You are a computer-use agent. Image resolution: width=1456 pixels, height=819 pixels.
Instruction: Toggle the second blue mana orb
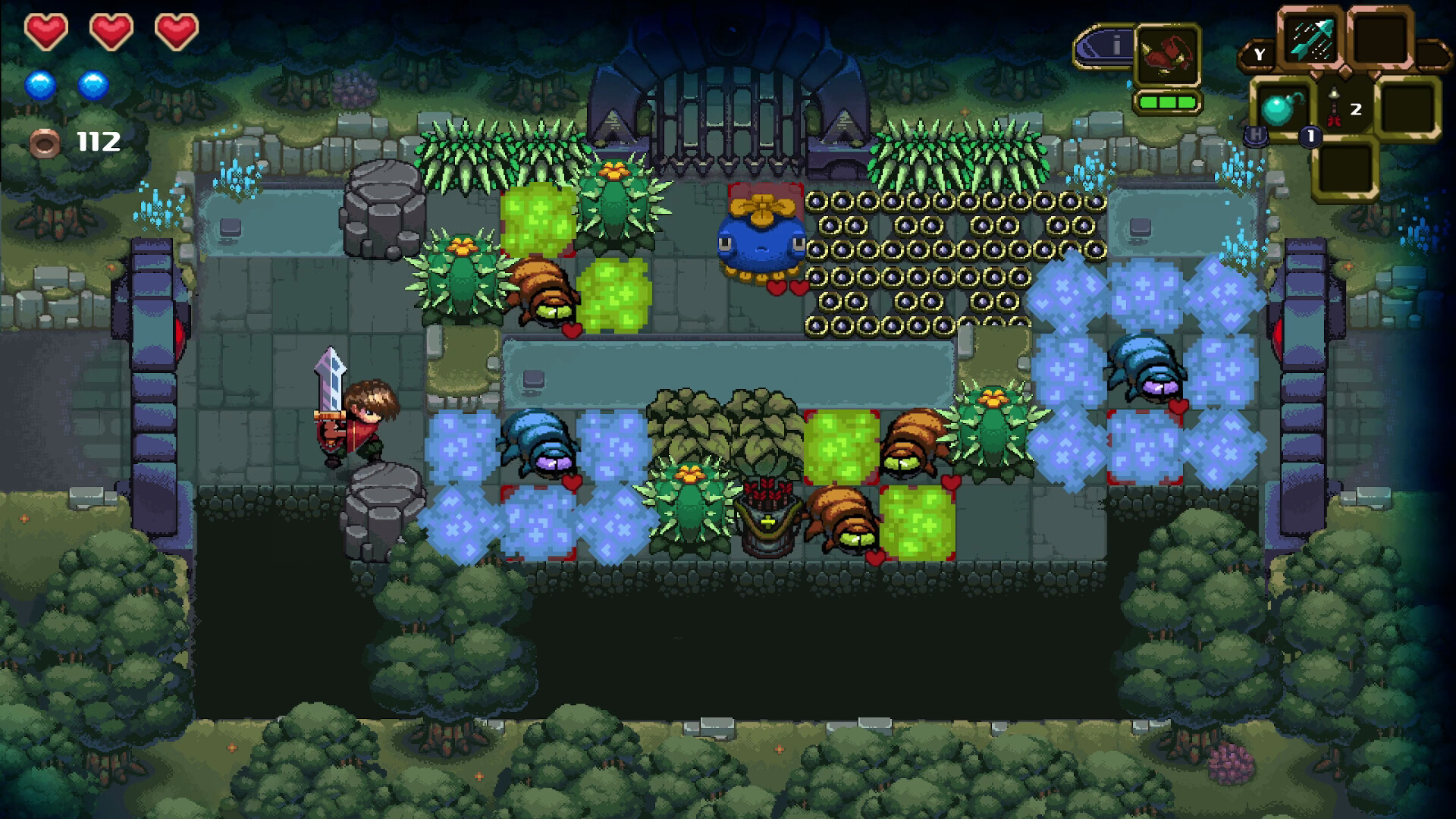pyautogui.click(x=93, y=85)
